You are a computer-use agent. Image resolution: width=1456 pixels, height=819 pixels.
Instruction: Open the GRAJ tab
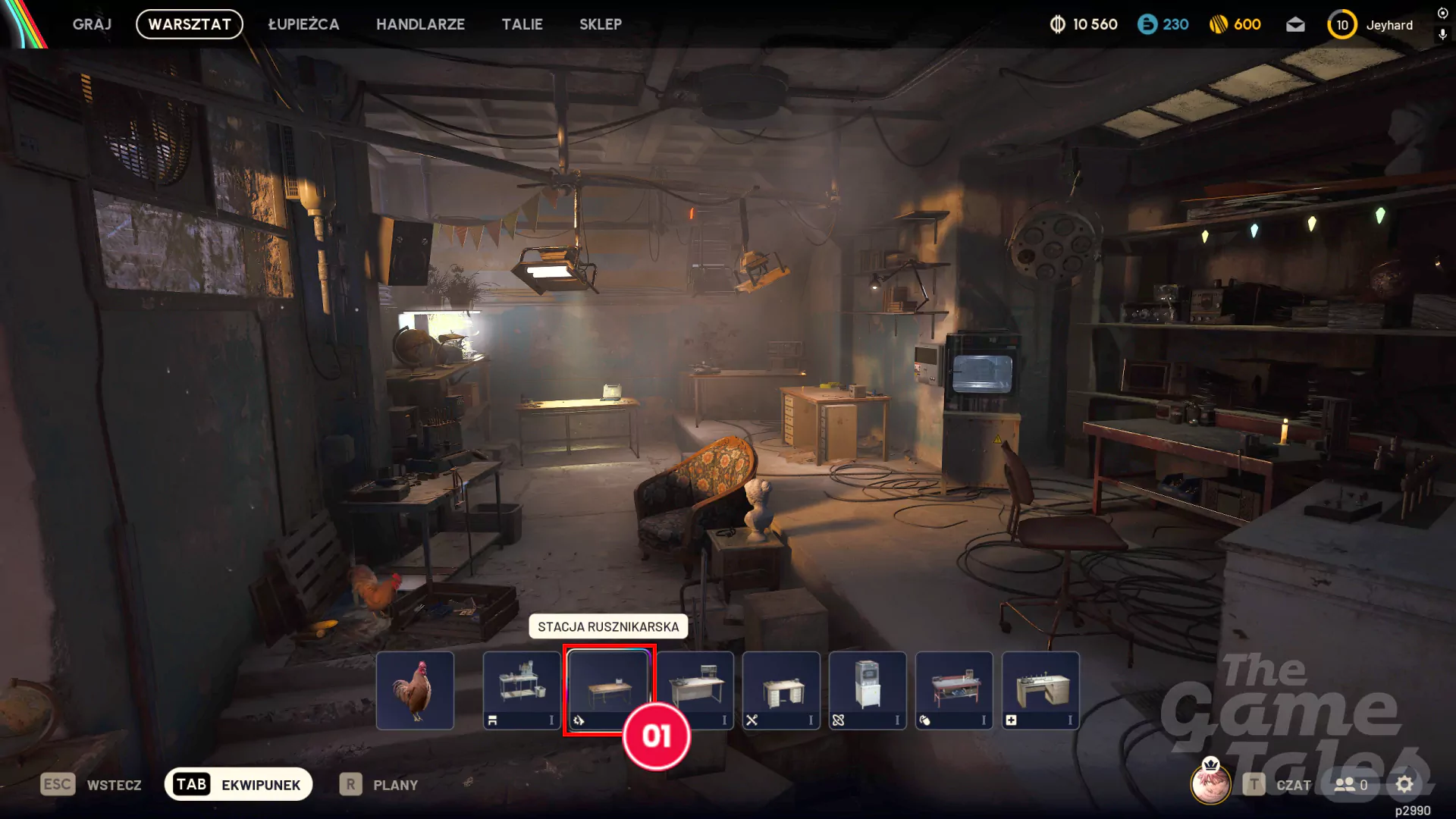coord(92,24)
